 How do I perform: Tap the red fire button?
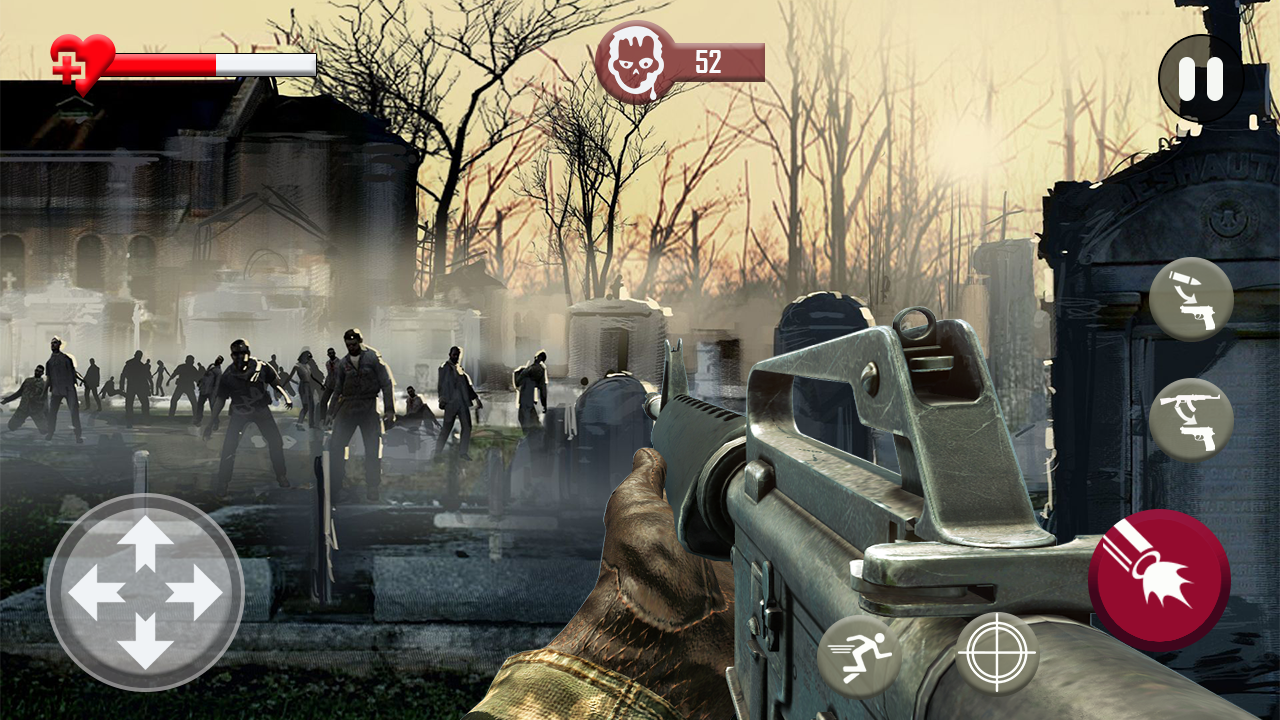point(1159,580)
